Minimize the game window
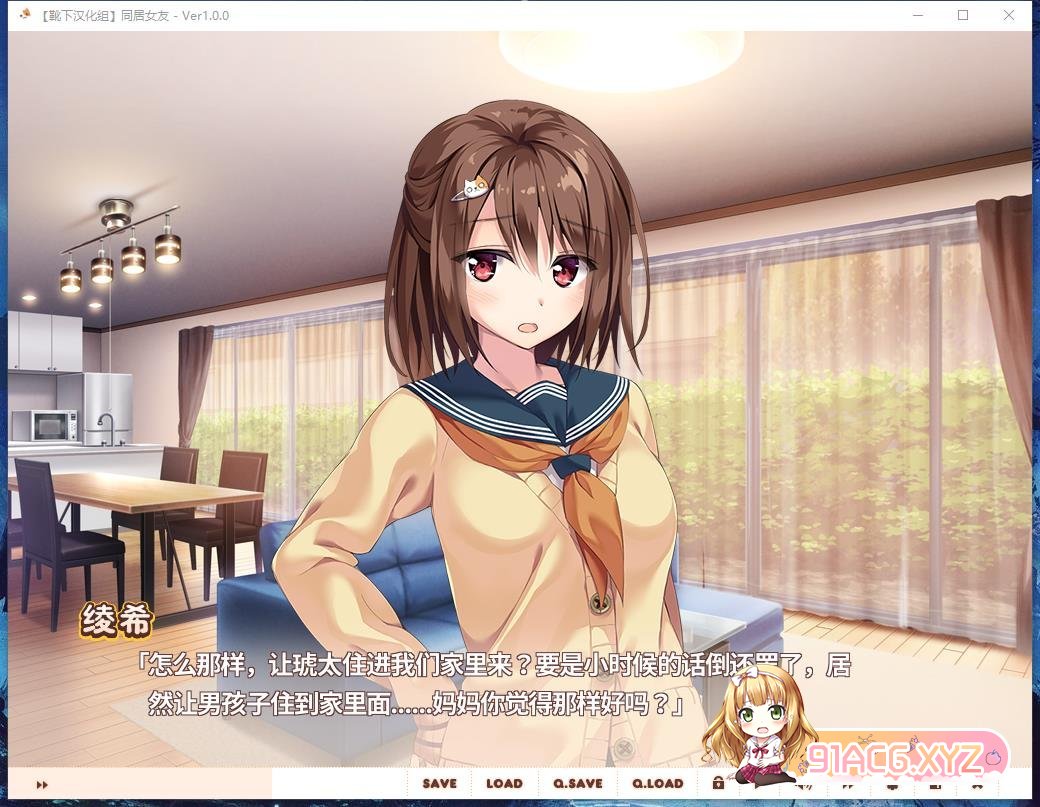This screenshot has height=807, width=1040. (917, 15)
